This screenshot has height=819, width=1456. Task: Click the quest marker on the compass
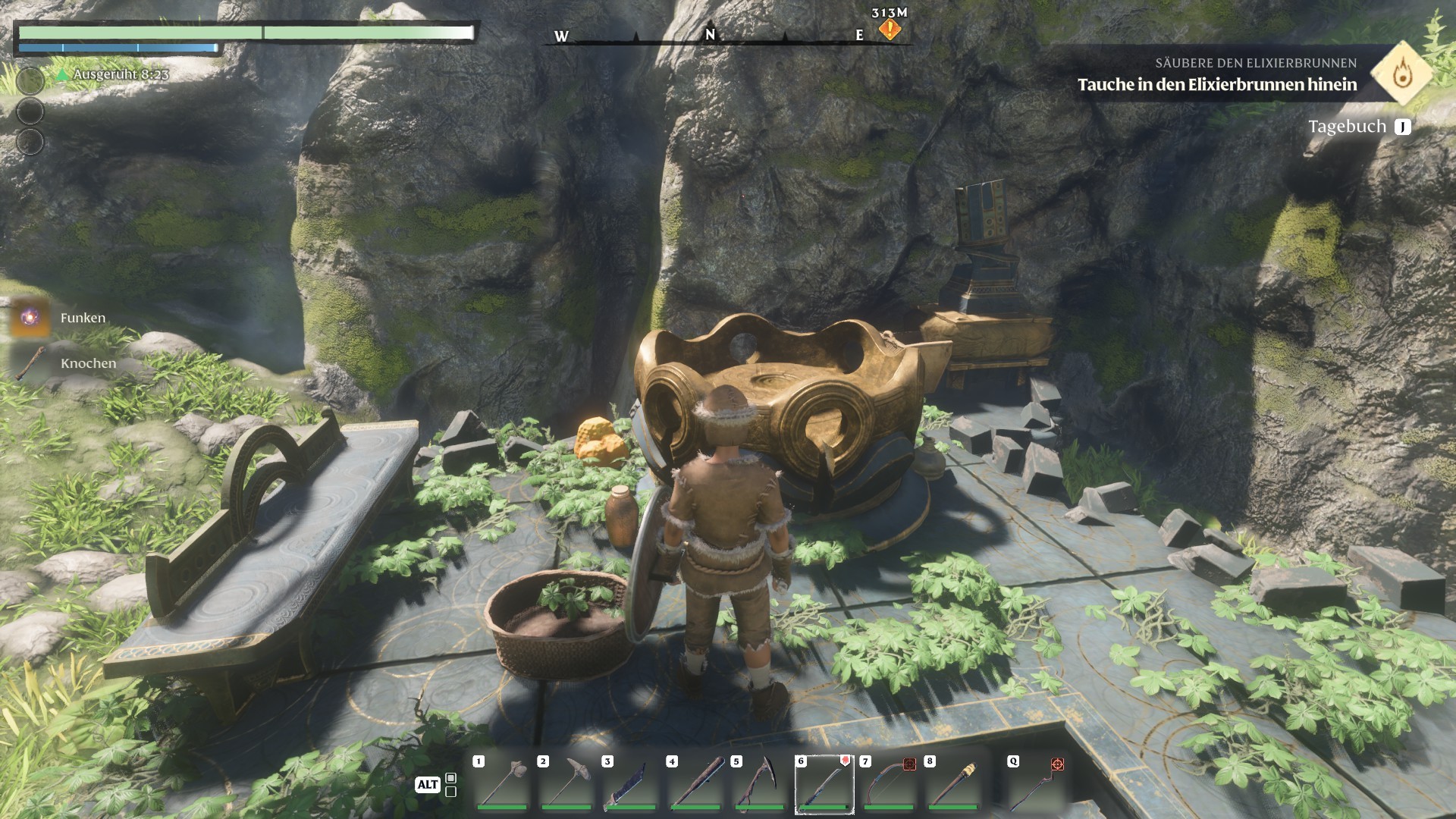889,30
